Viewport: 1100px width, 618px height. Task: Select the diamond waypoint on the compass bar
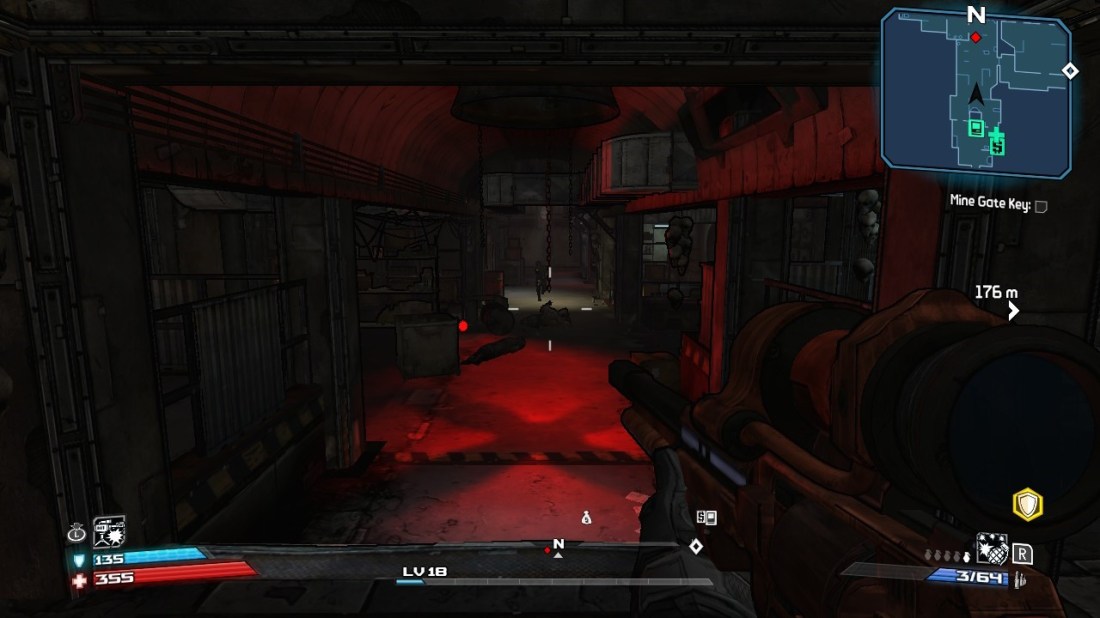pyautogui.click(x=696, y=546)
